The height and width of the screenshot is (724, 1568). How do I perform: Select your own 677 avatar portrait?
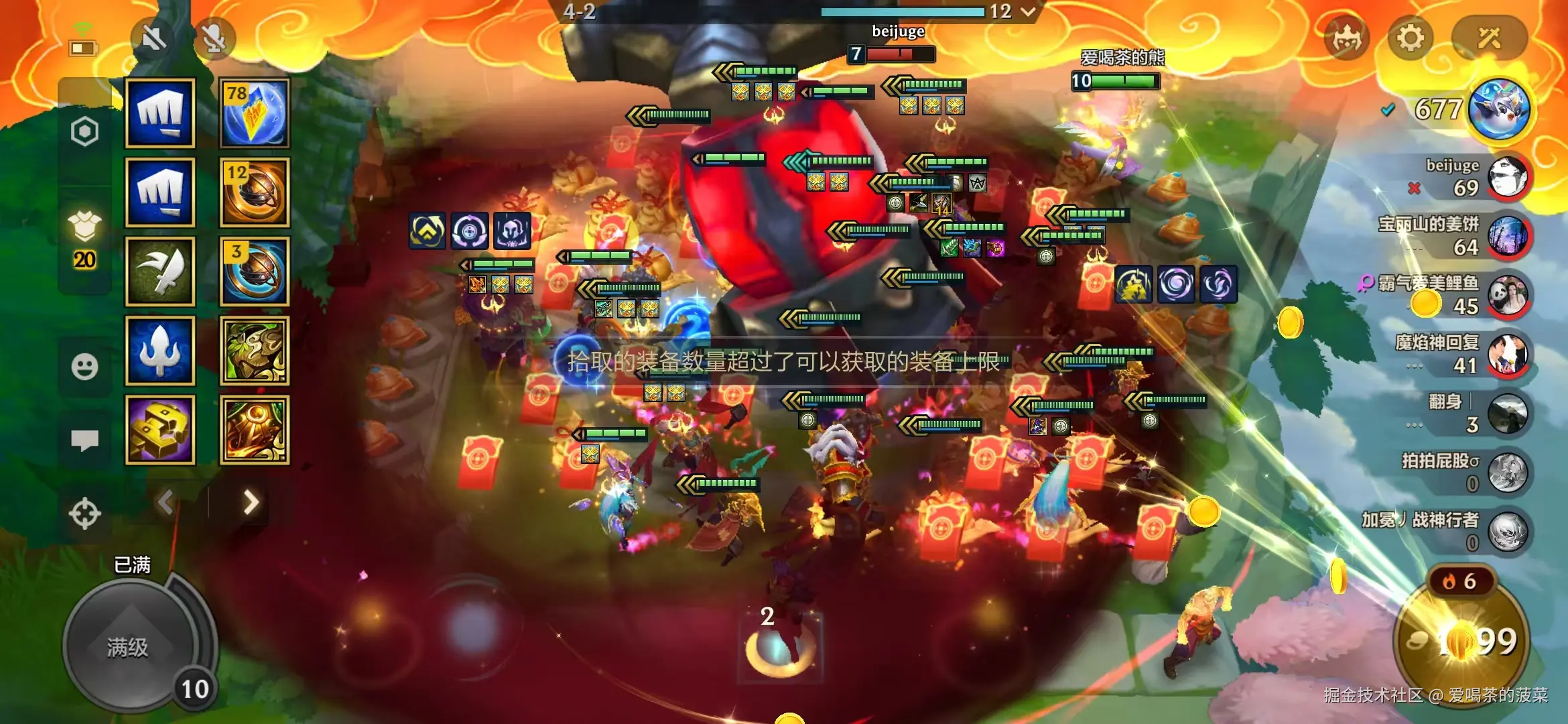(x=1499, y=109)
